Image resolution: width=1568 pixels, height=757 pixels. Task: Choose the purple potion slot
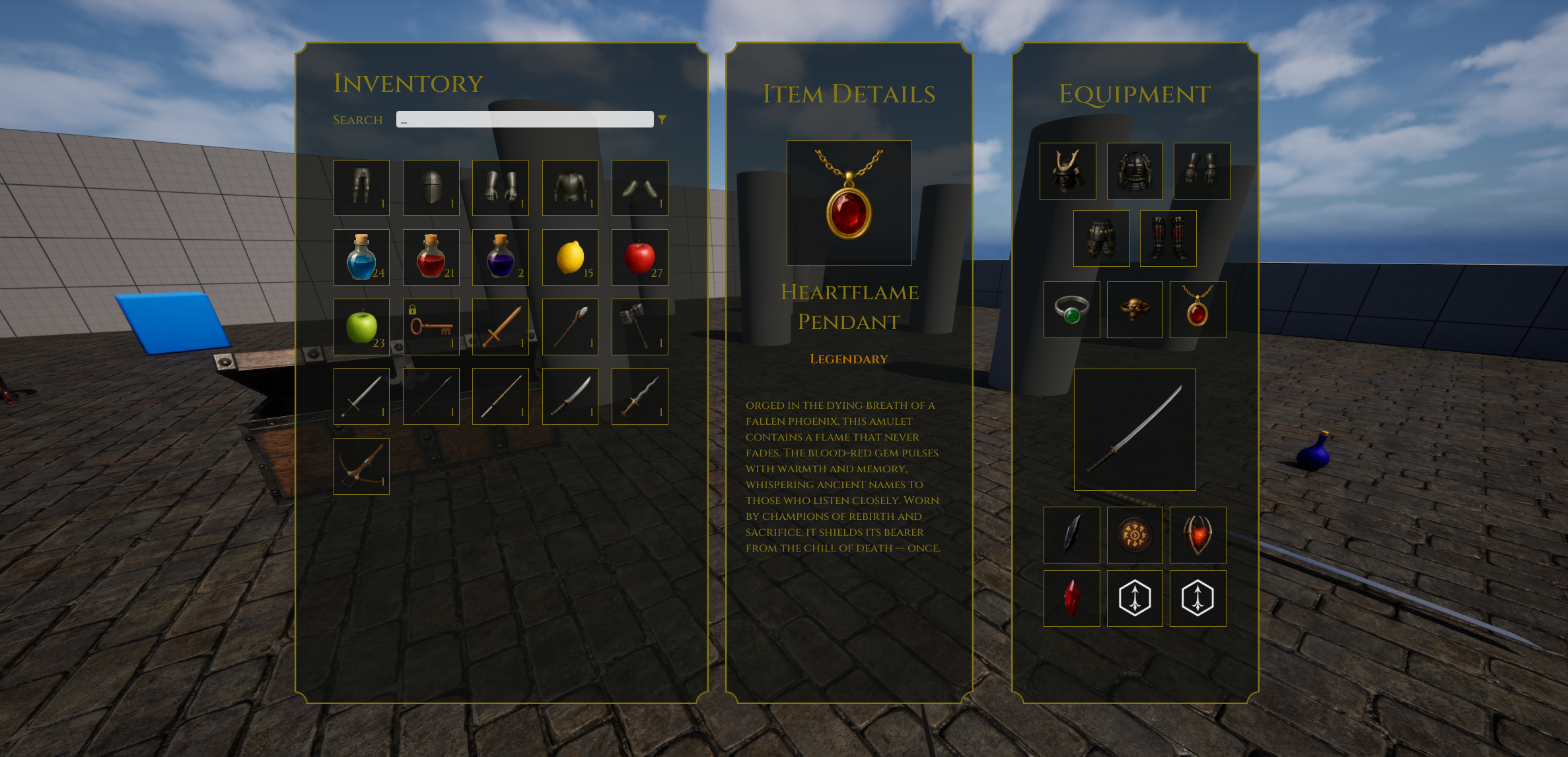point(500,258)
